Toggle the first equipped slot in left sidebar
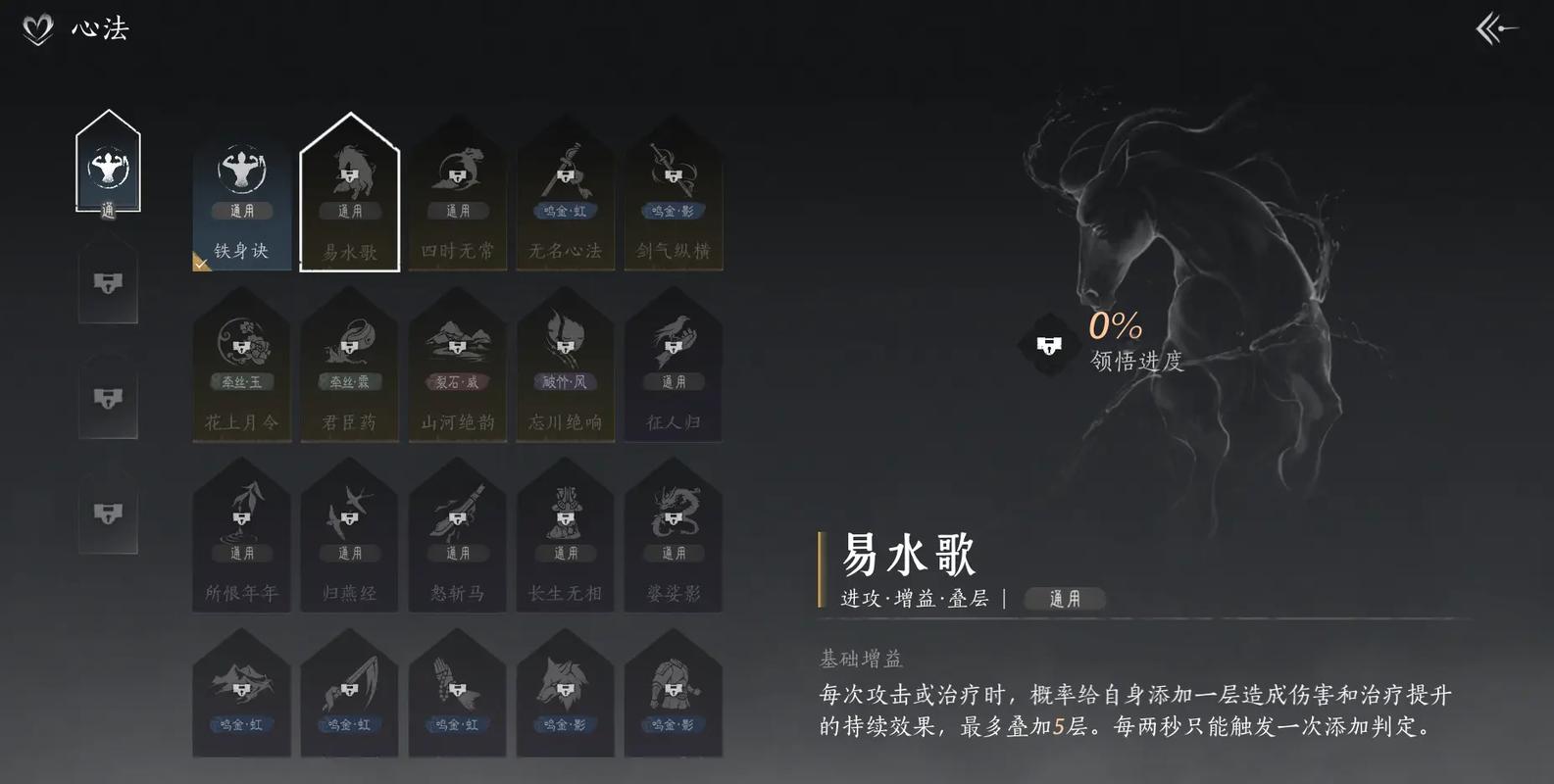 108,167
